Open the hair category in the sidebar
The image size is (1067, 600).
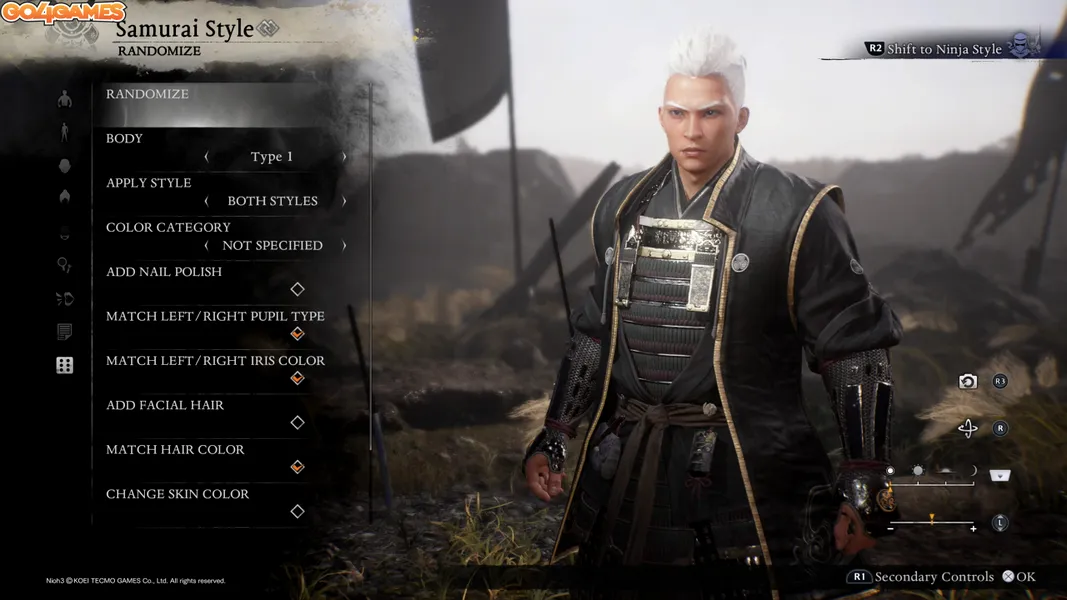point(65,197)
